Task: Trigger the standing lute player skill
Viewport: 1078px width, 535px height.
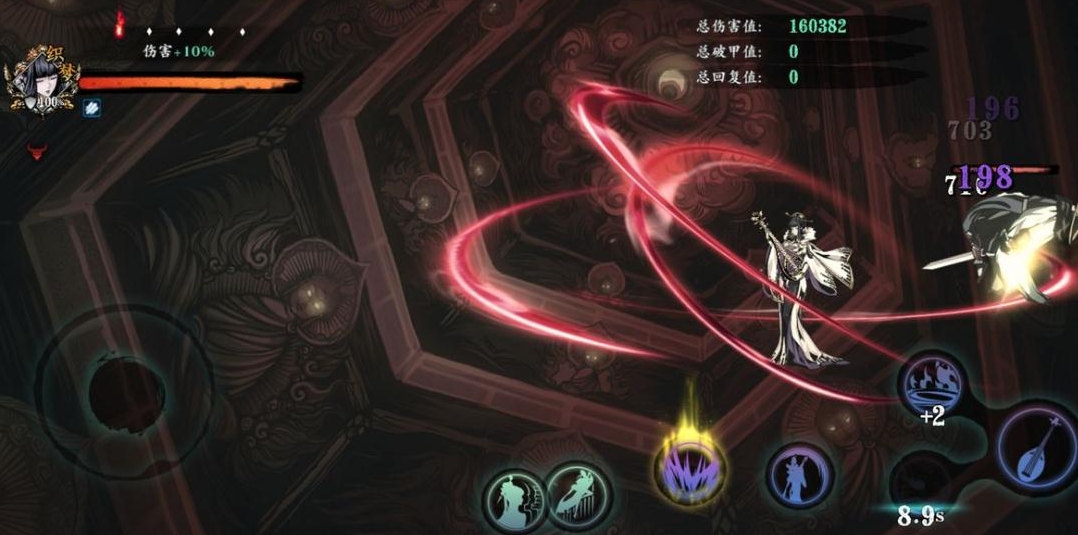Action: (799, 474)
